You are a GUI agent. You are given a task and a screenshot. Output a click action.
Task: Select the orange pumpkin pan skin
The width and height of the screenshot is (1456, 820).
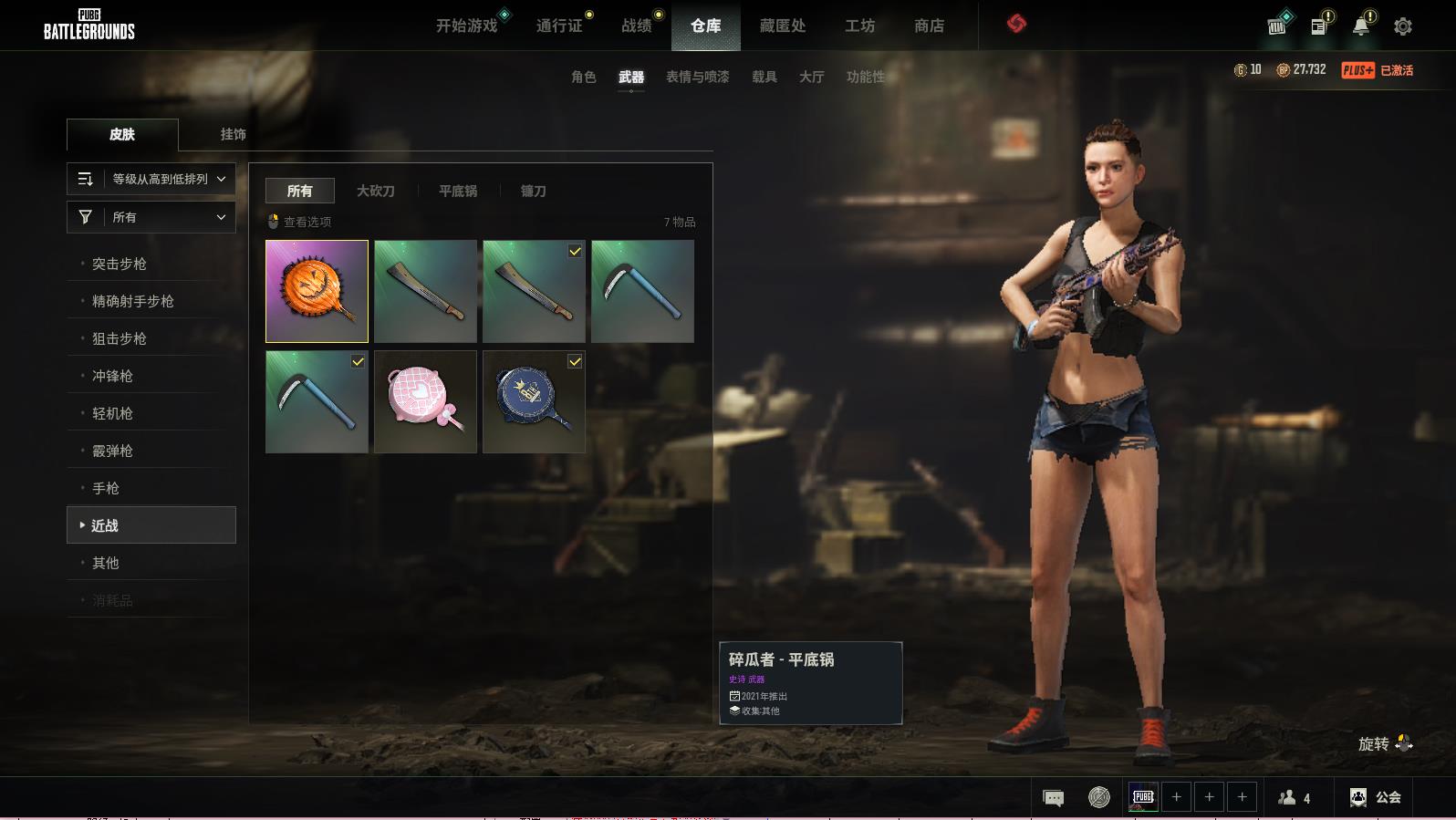pos(317,291)
